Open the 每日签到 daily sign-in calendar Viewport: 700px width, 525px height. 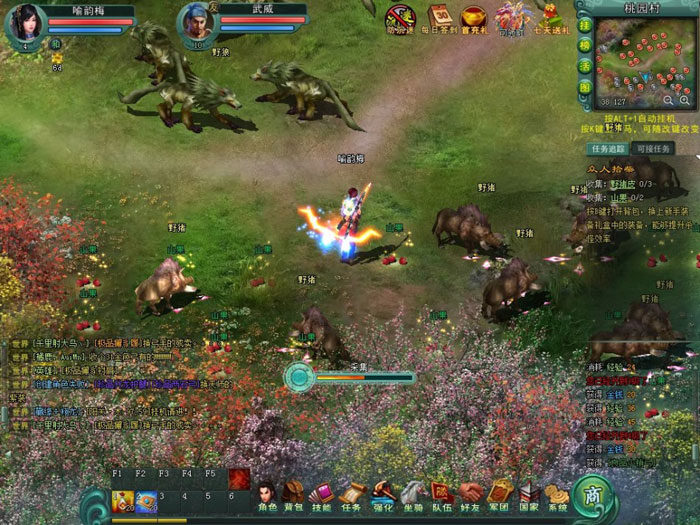click(440, 18)
